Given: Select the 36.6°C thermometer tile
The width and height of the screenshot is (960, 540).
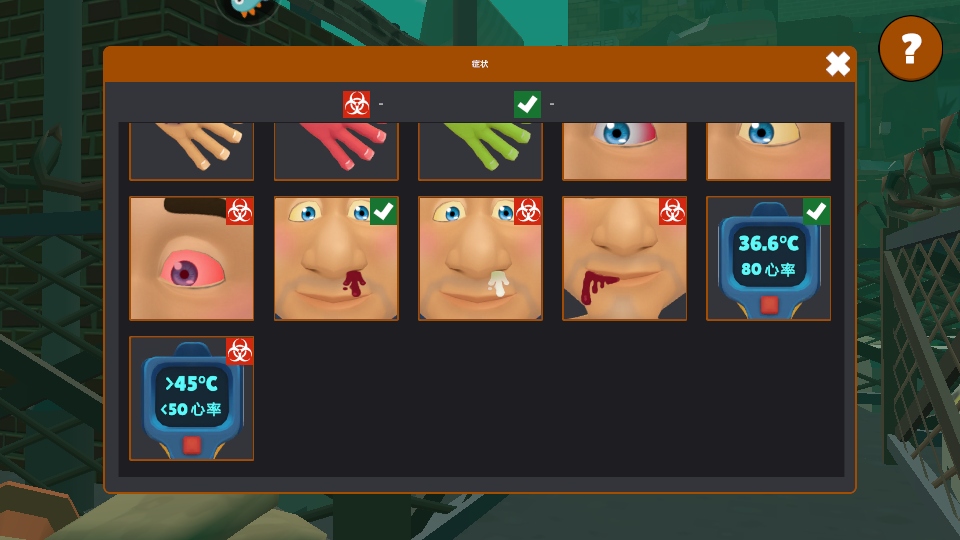Looking at the screenshot, I should (x=768, y=258).
